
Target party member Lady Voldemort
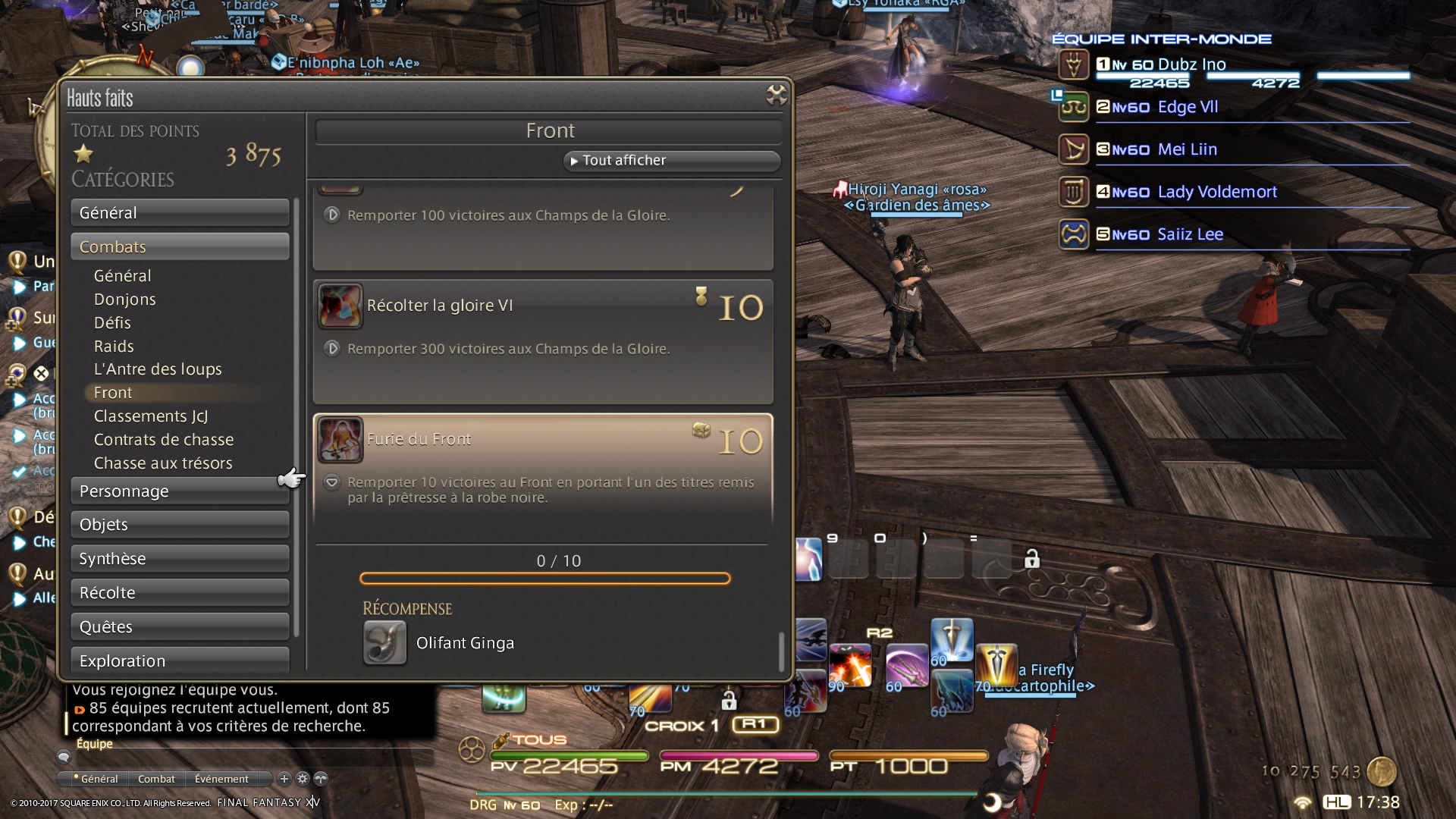[x=1216, y=192]
